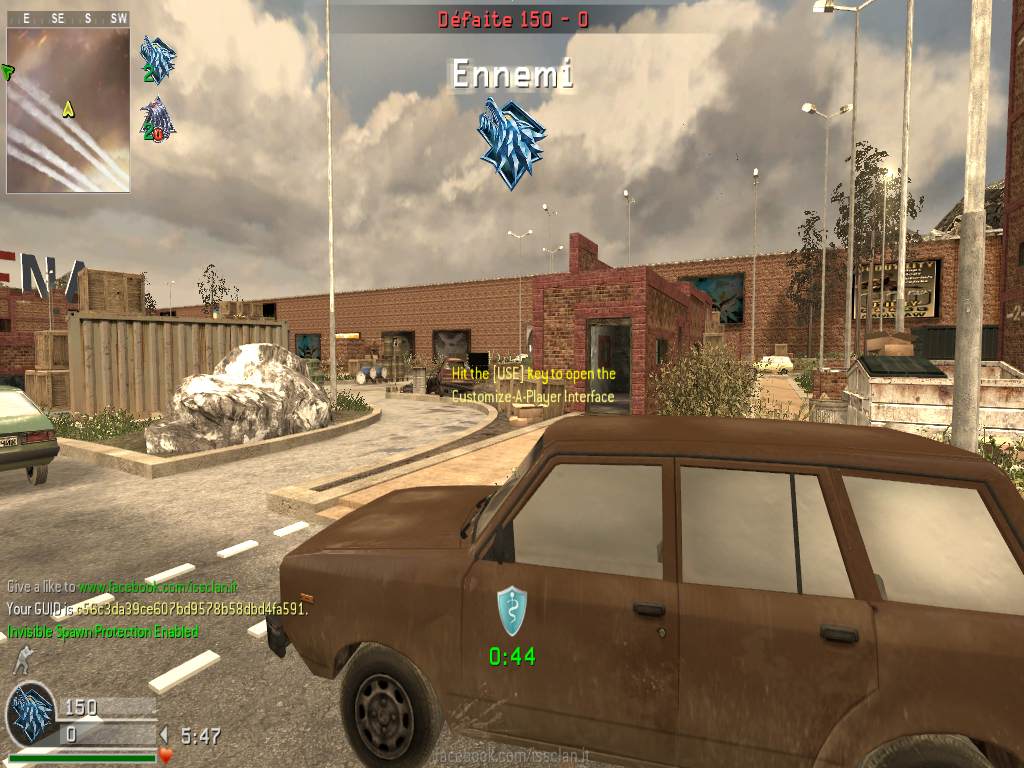The width and height of the screenshot is (1024, 768).
Task: Select the medic shield icon above the countdown
Action: pyautogui.click(x=512, y=610)
